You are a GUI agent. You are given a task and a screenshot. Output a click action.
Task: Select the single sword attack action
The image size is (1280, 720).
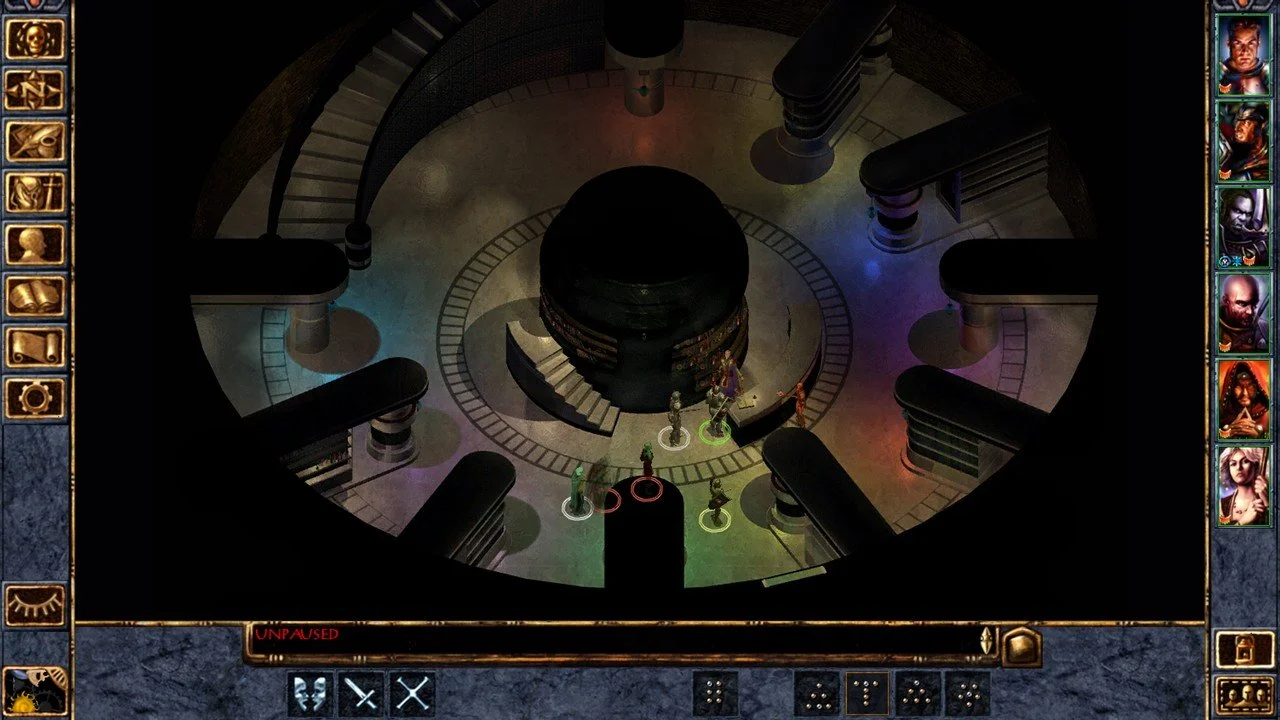[x=361, y=693]
